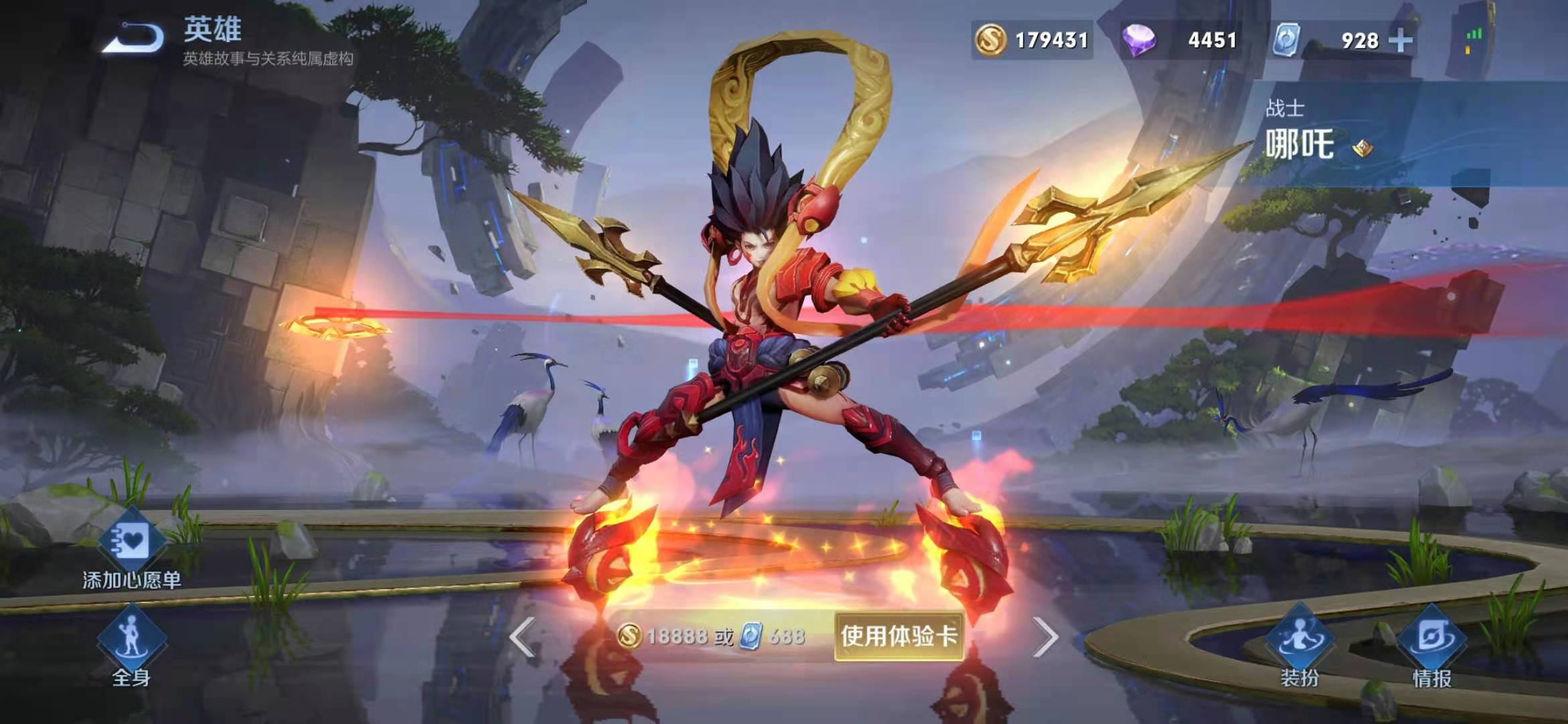Show the previous hero with left arrow
The image size is (1568, 724).
[523, 636]
